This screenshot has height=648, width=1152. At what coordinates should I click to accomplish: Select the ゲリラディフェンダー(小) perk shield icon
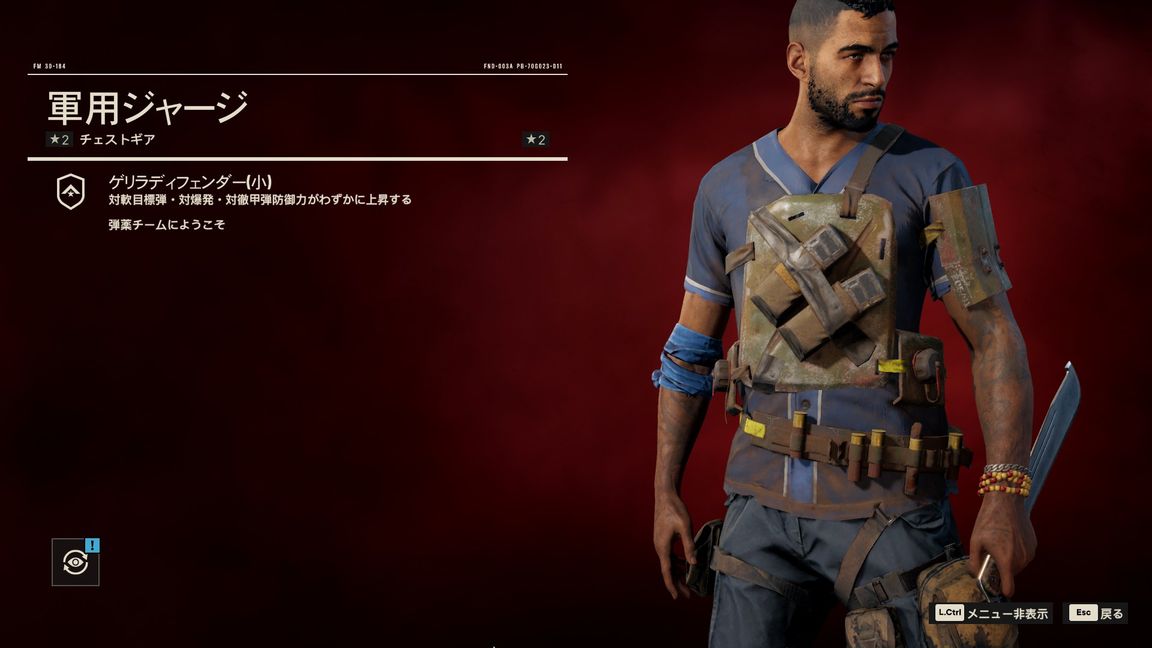pos(71,191)
